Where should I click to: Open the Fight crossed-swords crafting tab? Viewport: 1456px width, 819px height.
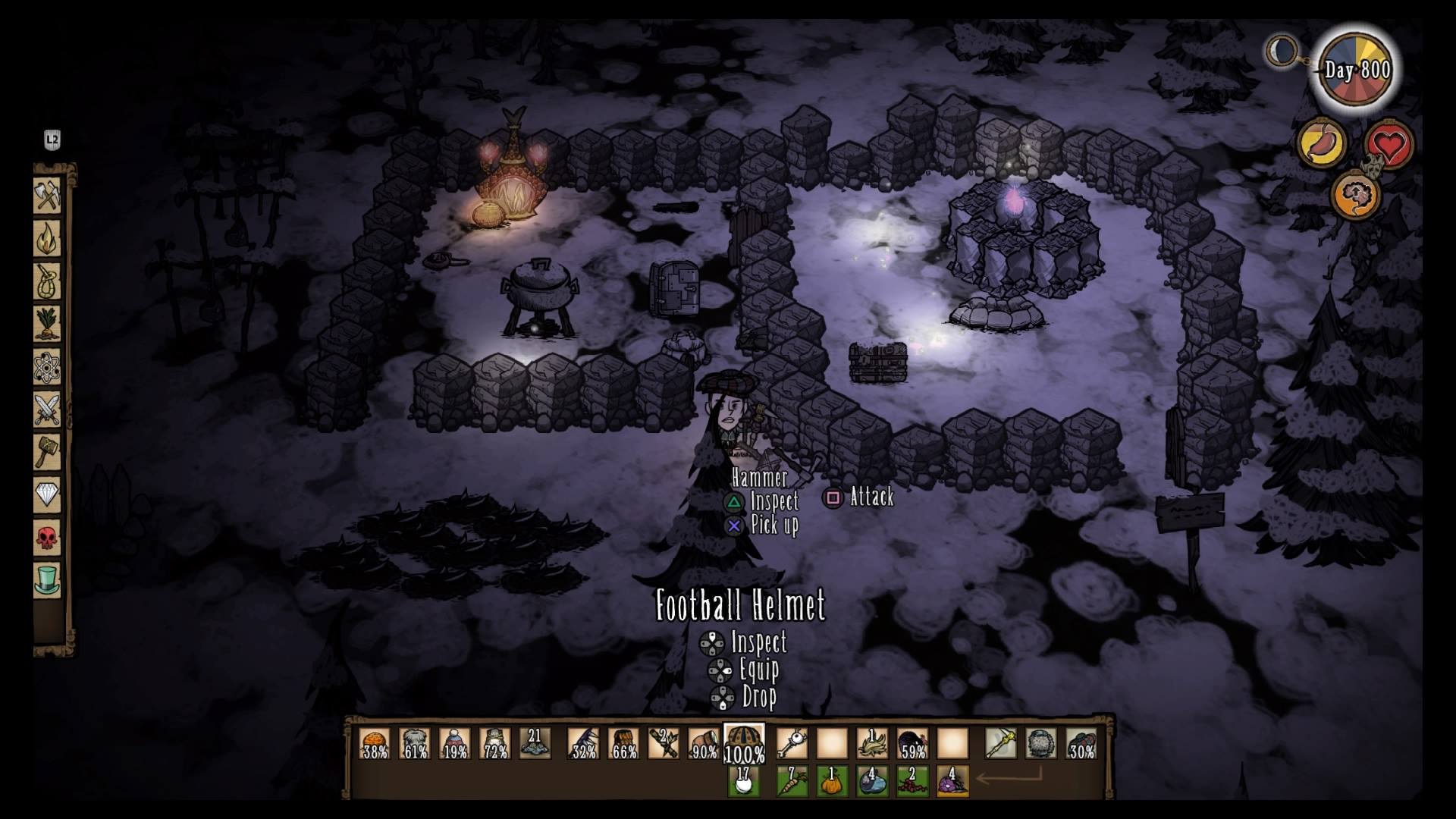tap(47, 410)
